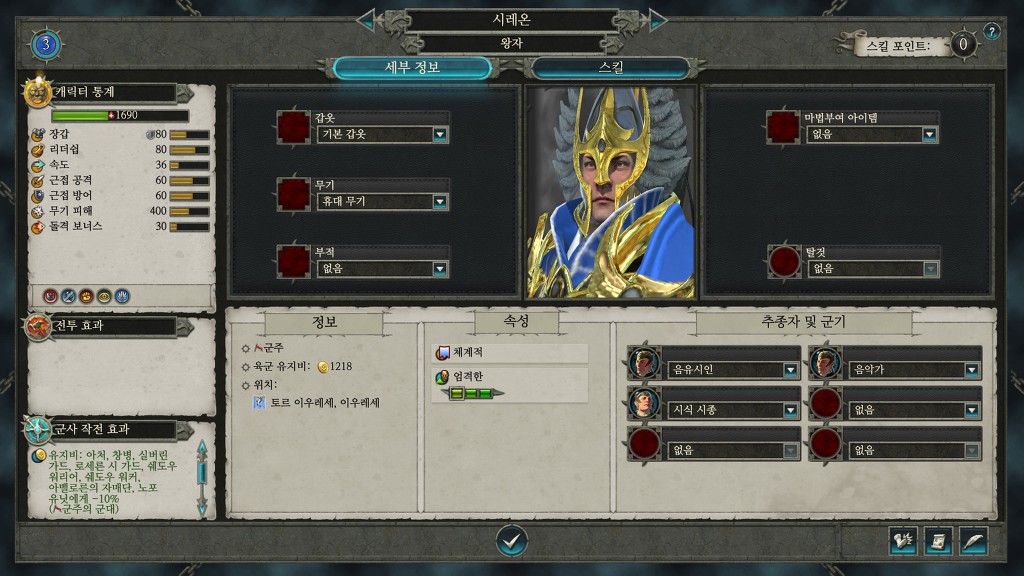Open the 갑옷 armor dropdown
This screenshot has height=576, width=1024.
[x=439, y=135]
